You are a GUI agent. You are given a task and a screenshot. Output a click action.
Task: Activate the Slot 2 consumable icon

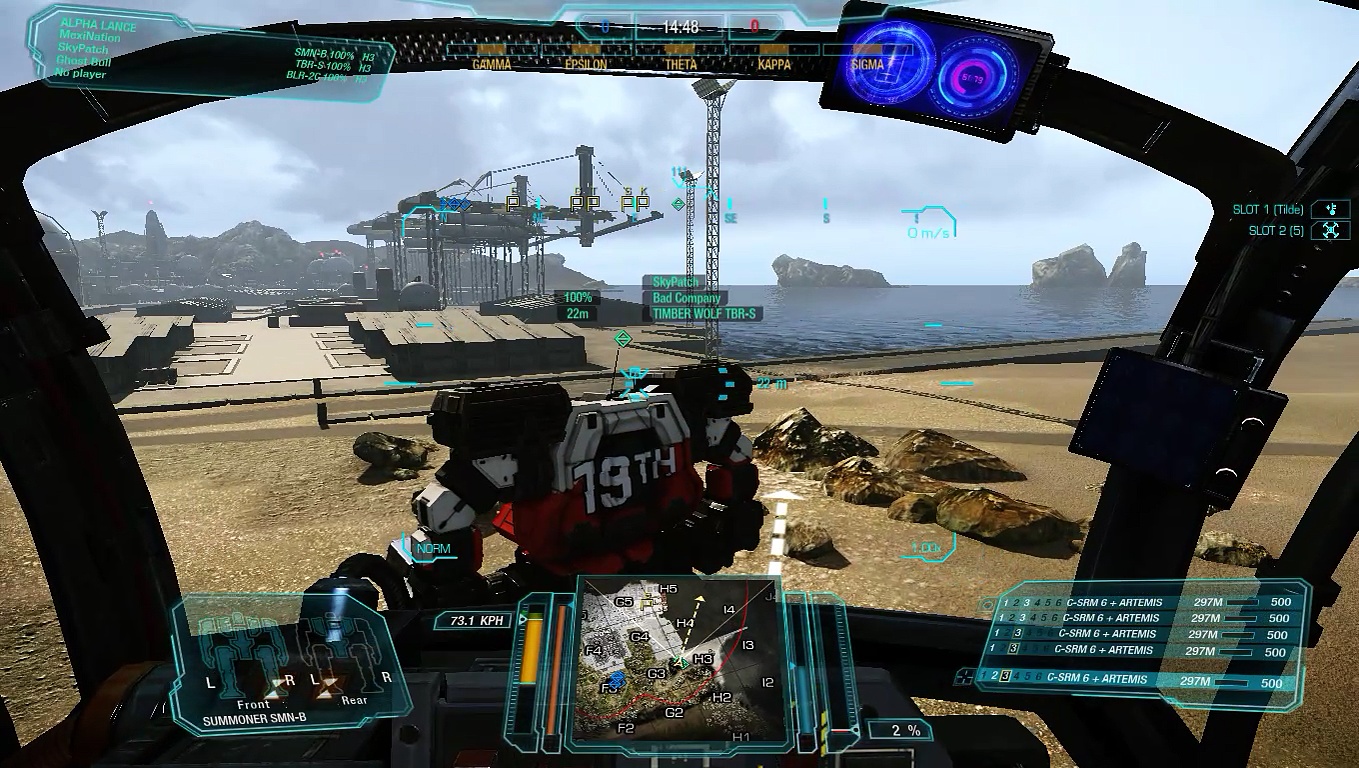1330,230
